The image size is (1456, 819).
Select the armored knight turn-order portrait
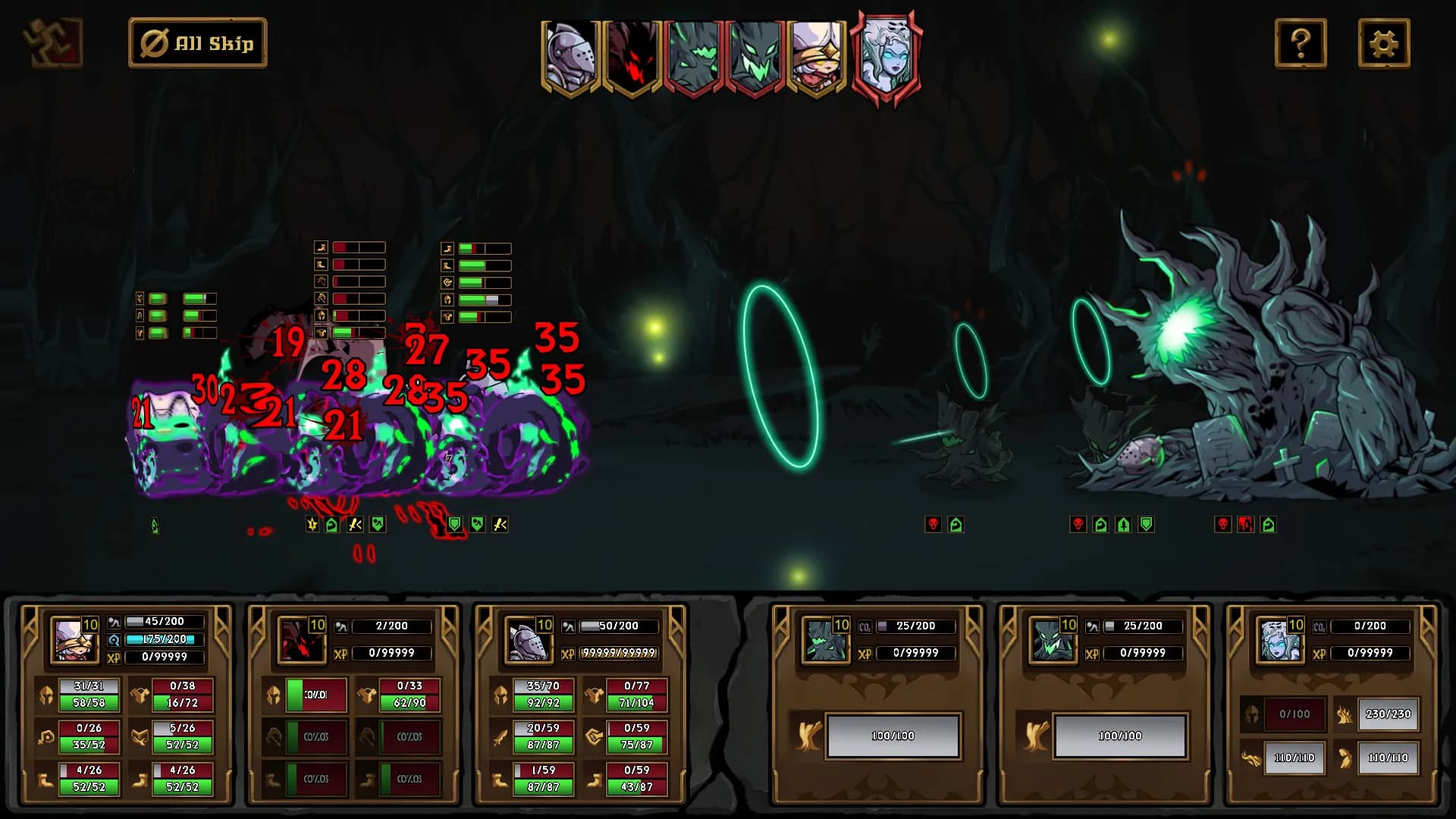point(570,57)
